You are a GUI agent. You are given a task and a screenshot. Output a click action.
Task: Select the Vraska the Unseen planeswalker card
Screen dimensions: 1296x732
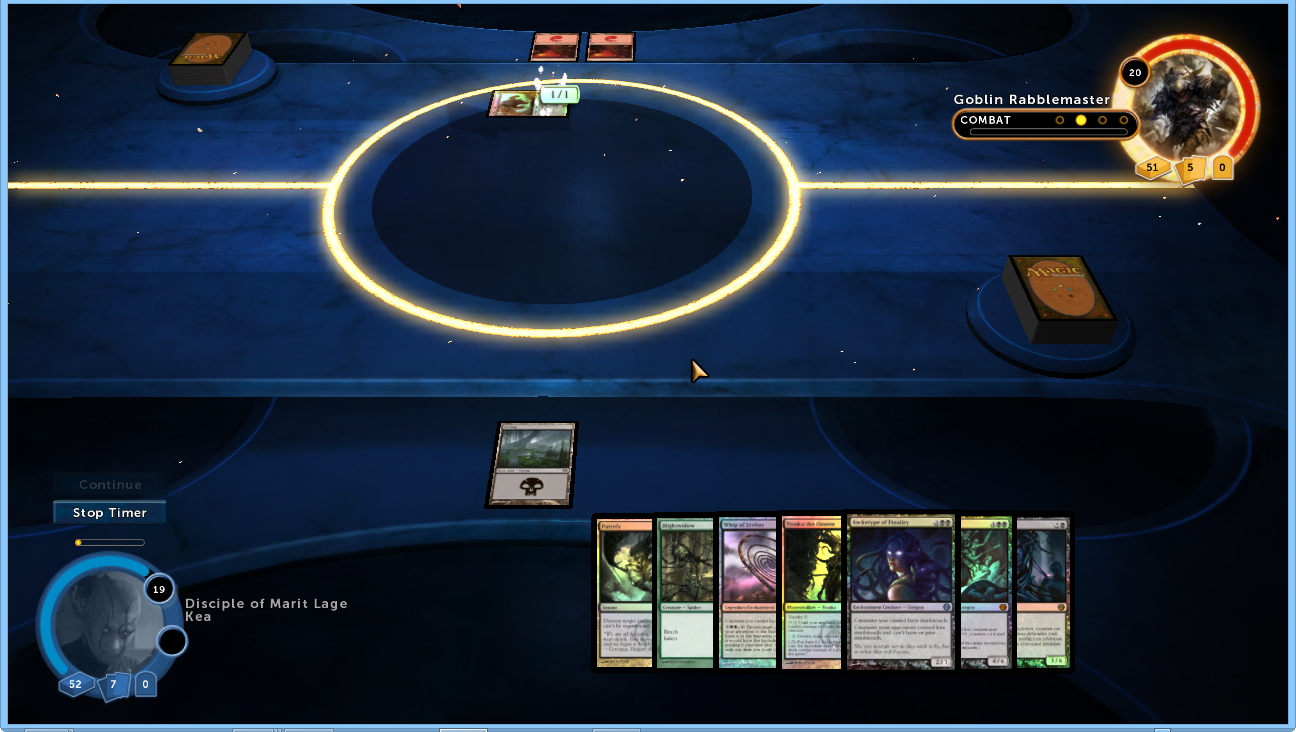(811, 592)
